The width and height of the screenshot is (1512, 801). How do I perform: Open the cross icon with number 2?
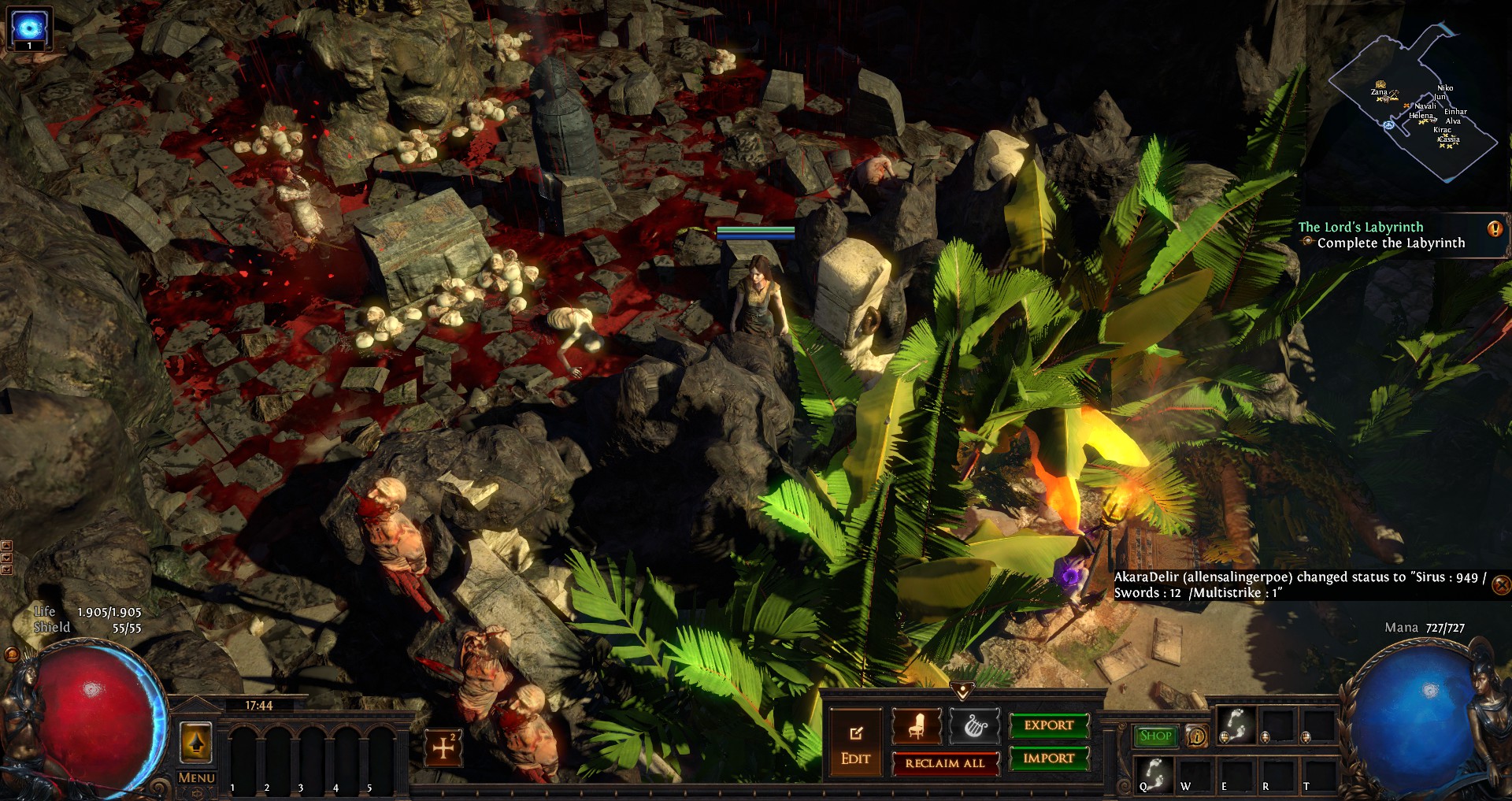click(x=443, y=747)
